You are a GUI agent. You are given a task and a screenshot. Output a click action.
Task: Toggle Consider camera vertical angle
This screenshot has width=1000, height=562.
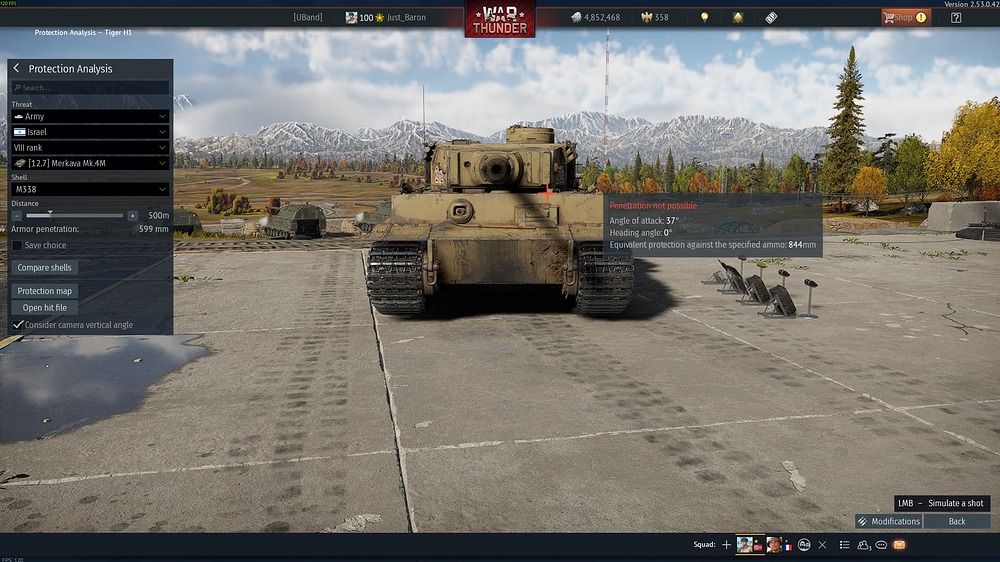[x=17, y=325]
